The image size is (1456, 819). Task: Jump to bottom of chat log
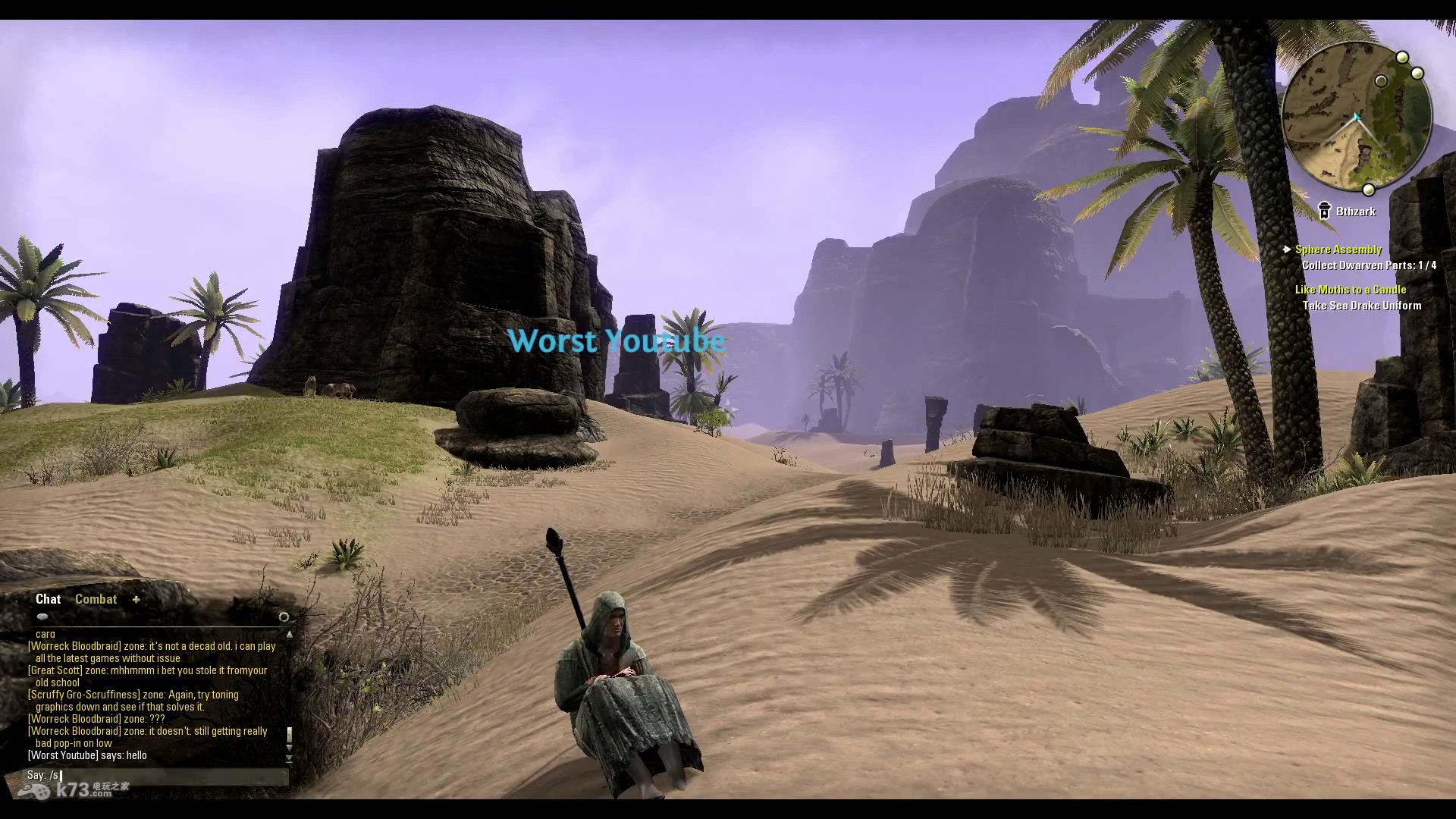tap(289, 759)
